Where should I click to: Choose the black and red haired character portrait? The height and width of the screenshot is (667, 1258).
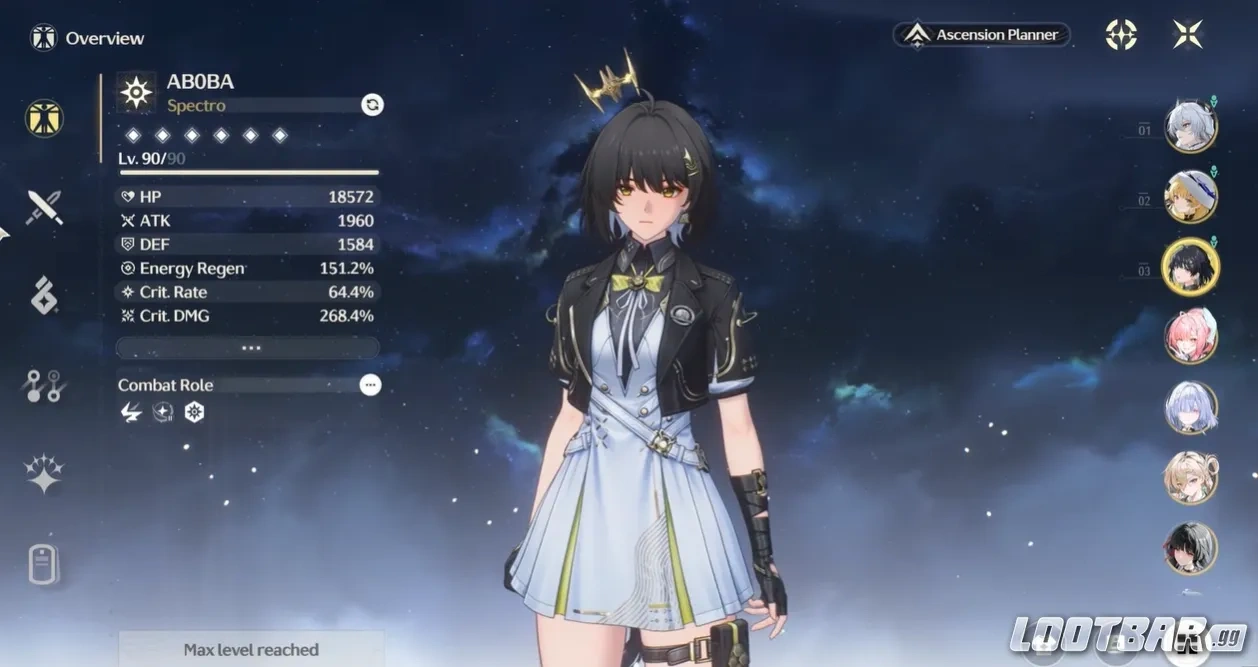click(1190, 548)
